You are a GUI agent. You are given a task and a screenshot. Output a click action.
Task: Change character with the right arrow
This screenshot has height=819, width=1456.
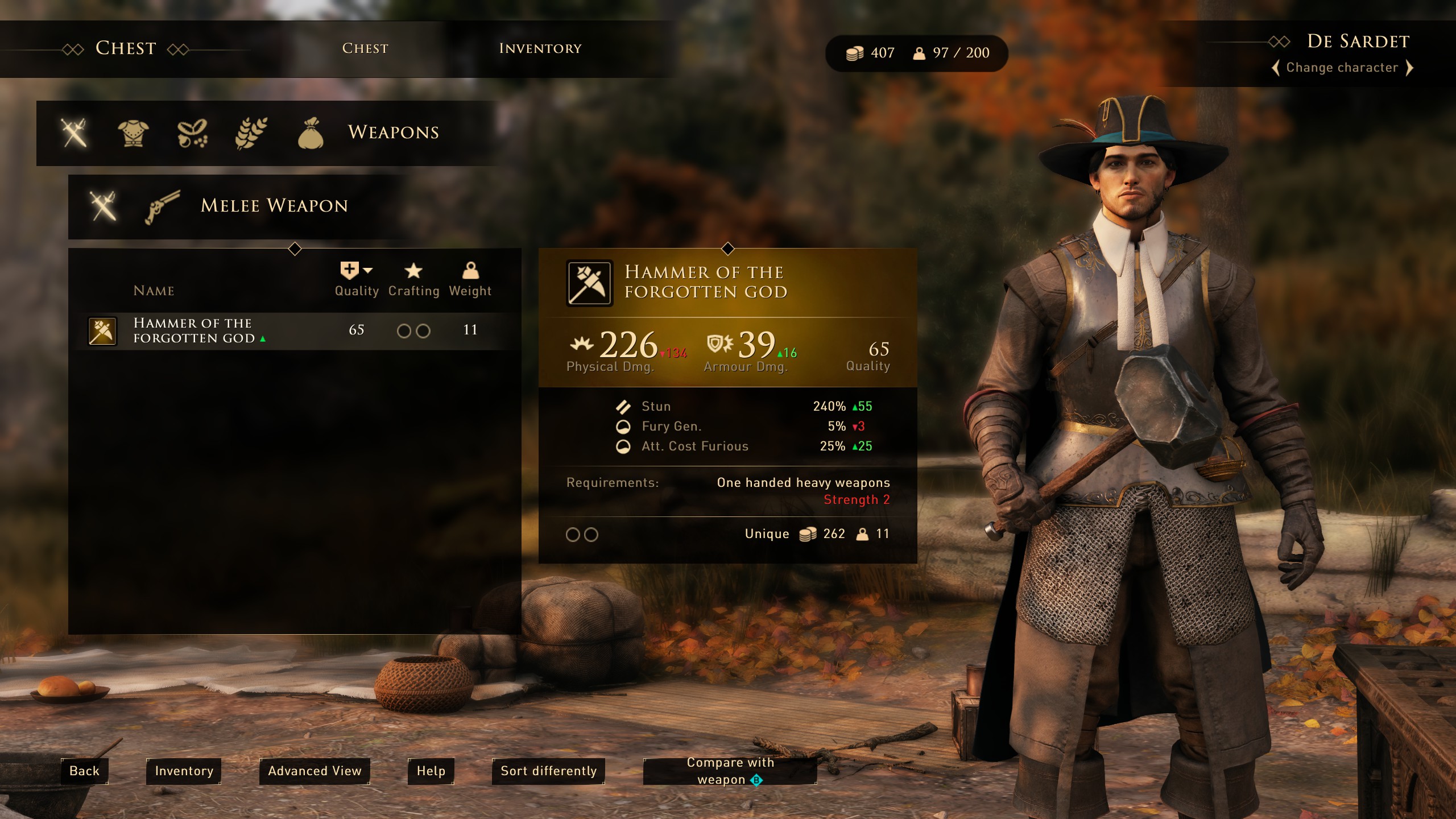(1409, 68)
